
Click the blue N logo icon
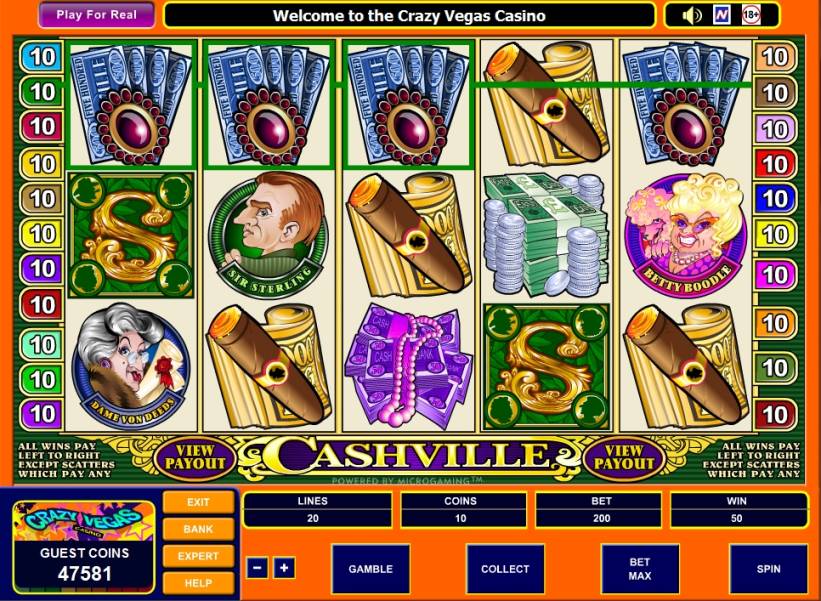[x=721, y=15]
